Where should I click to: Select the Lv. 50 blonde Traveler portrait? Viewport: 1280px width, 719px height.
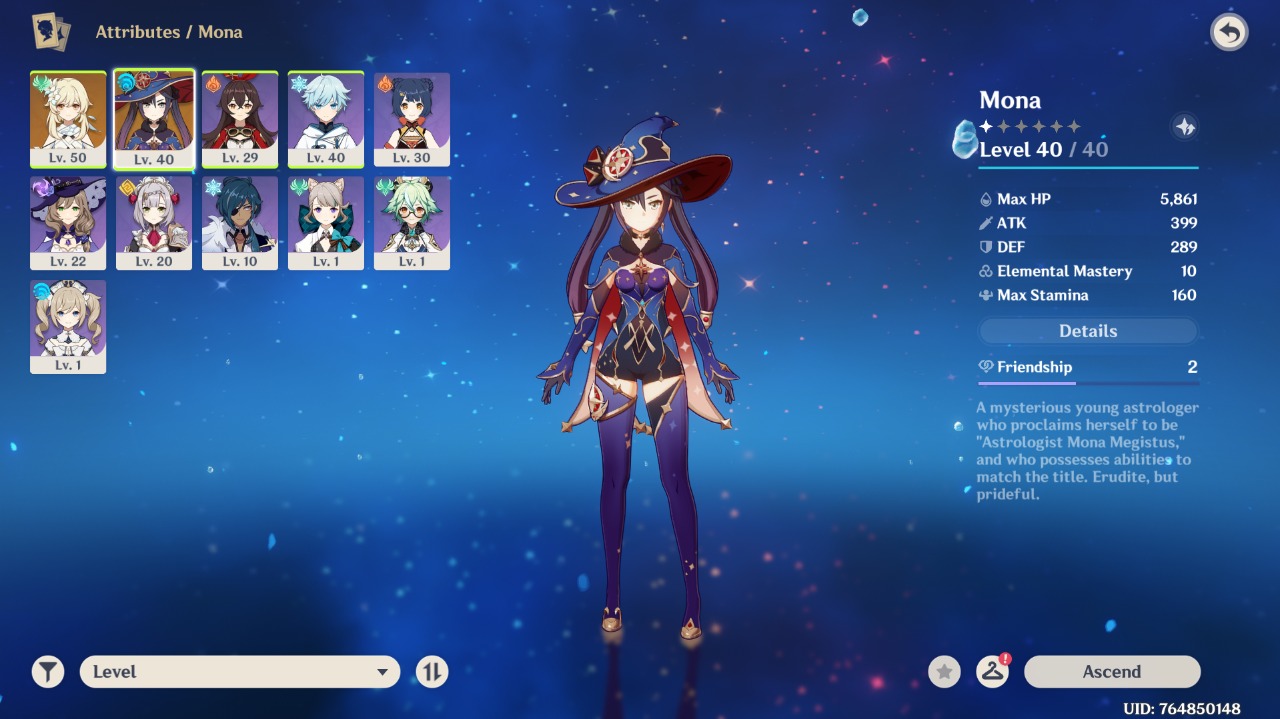pos(68,119)
